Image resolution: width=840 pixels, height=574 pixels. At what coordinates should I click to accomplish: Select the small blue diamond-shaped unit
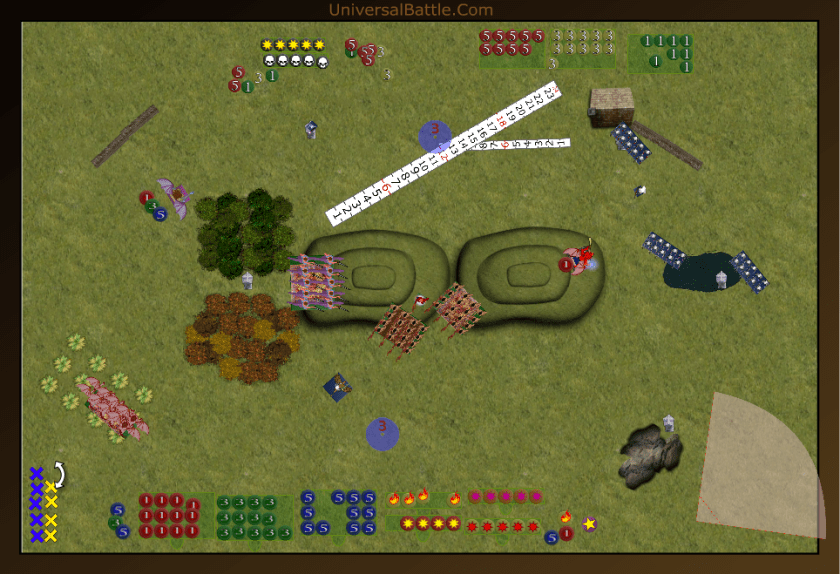337,386
